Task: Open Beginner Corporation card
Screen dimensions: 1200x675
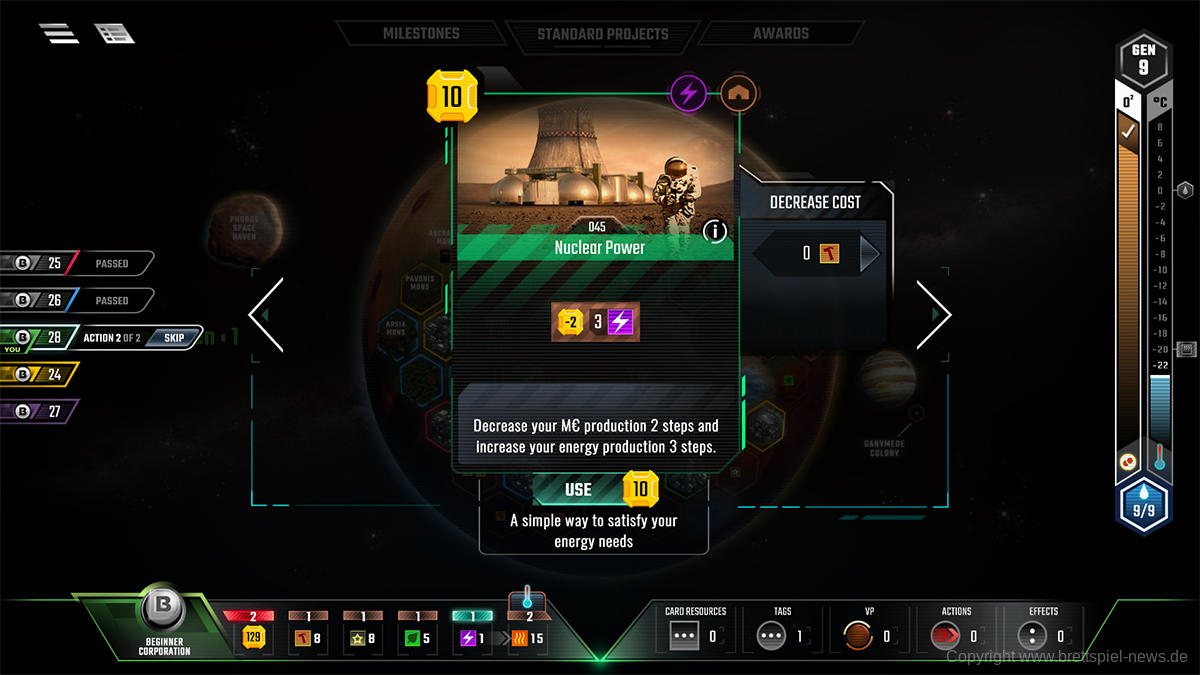Action: (x=161, y=612)
